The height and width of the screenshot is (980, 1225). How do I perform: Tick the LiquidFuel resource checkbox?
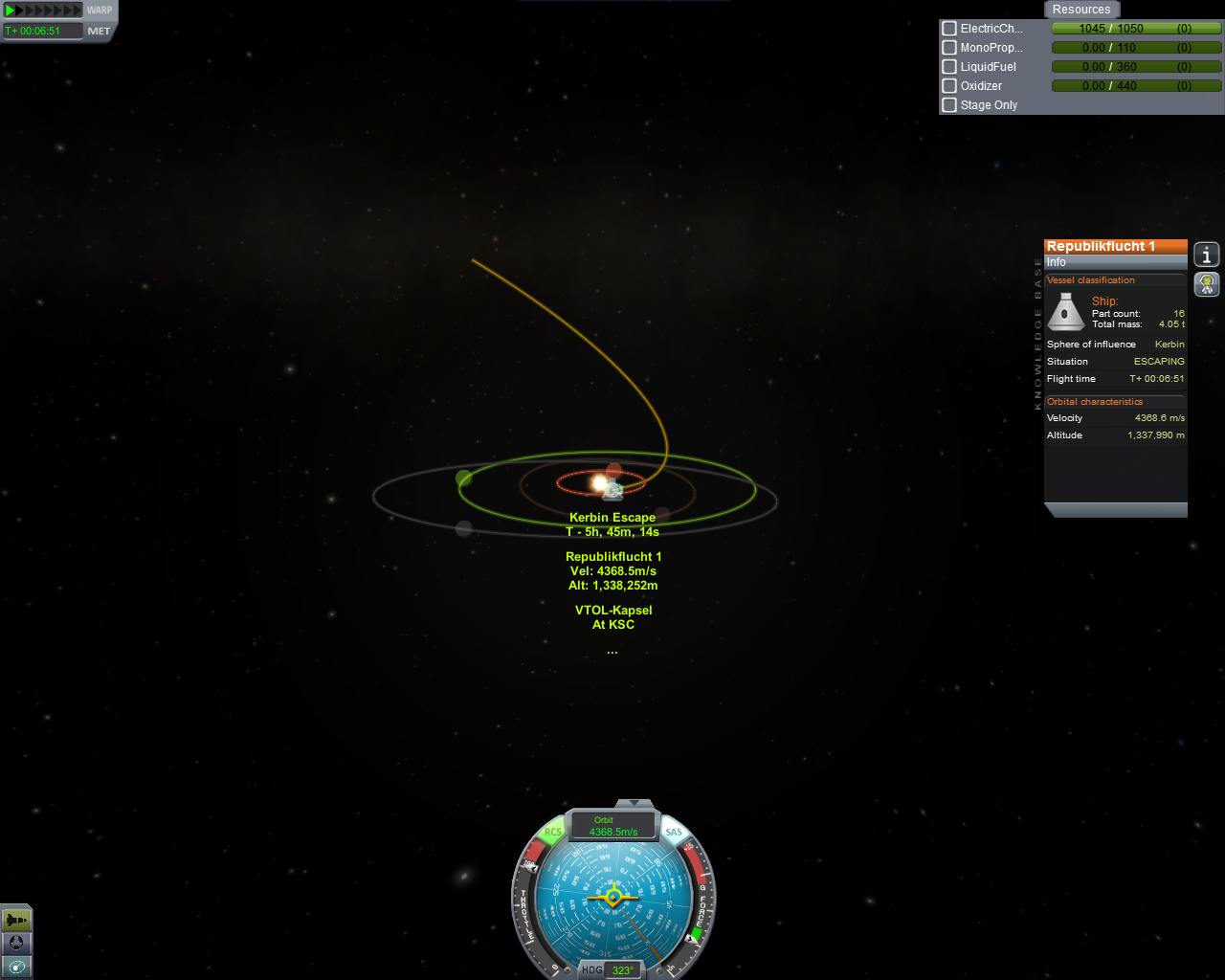click(x=949, y=67)
